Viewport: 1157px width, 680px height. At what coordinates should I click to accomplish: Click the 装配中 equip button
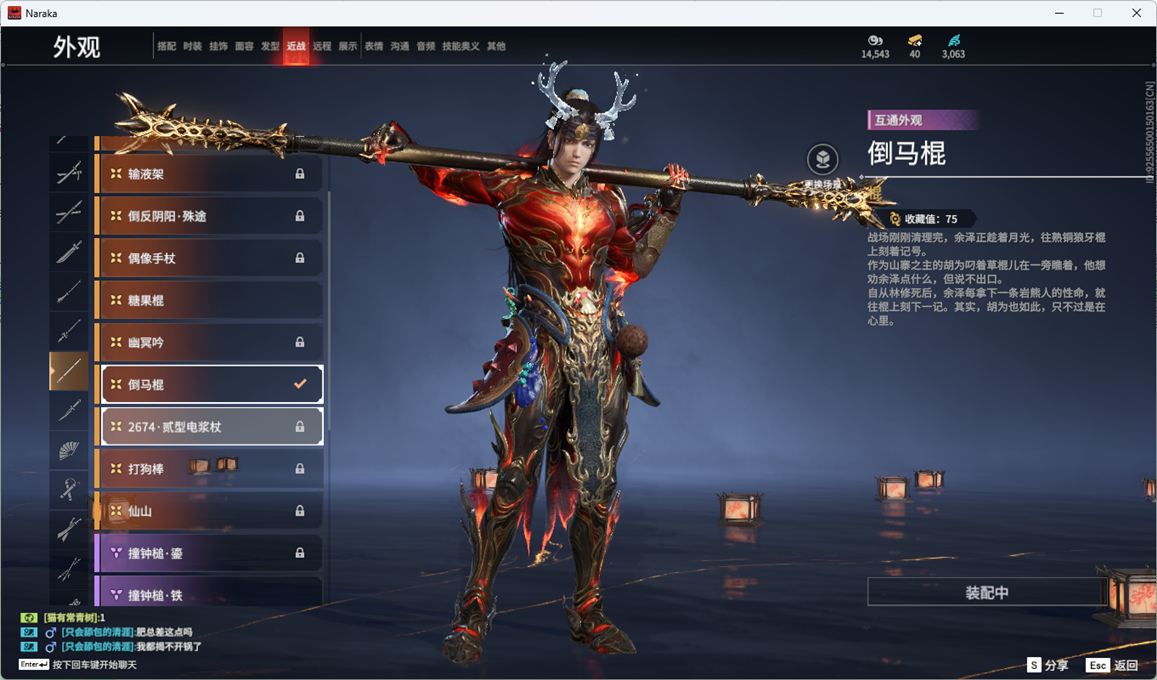986,592
